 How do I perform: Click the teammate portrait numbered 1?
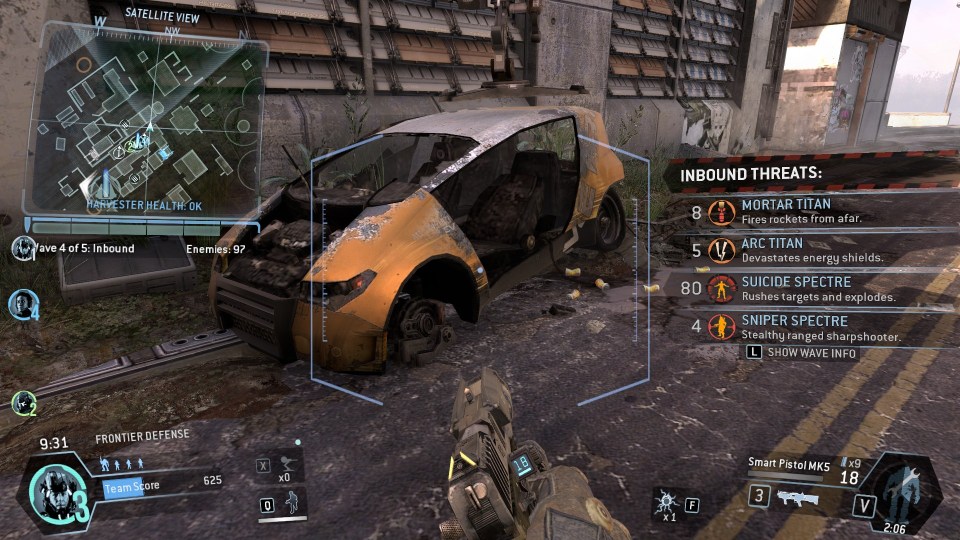tap(21, 248)
